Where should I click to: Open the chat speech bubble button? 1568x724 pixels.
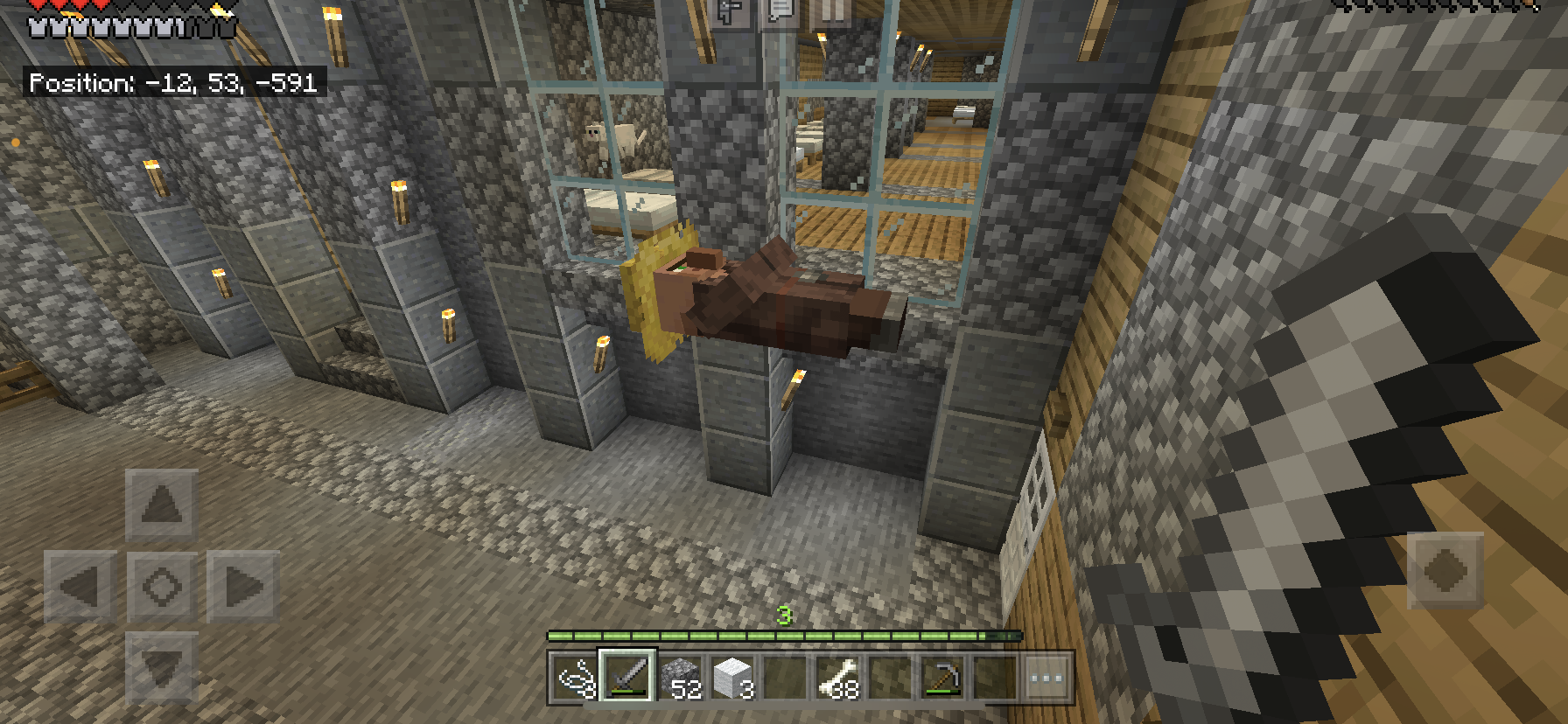(780, 10)
